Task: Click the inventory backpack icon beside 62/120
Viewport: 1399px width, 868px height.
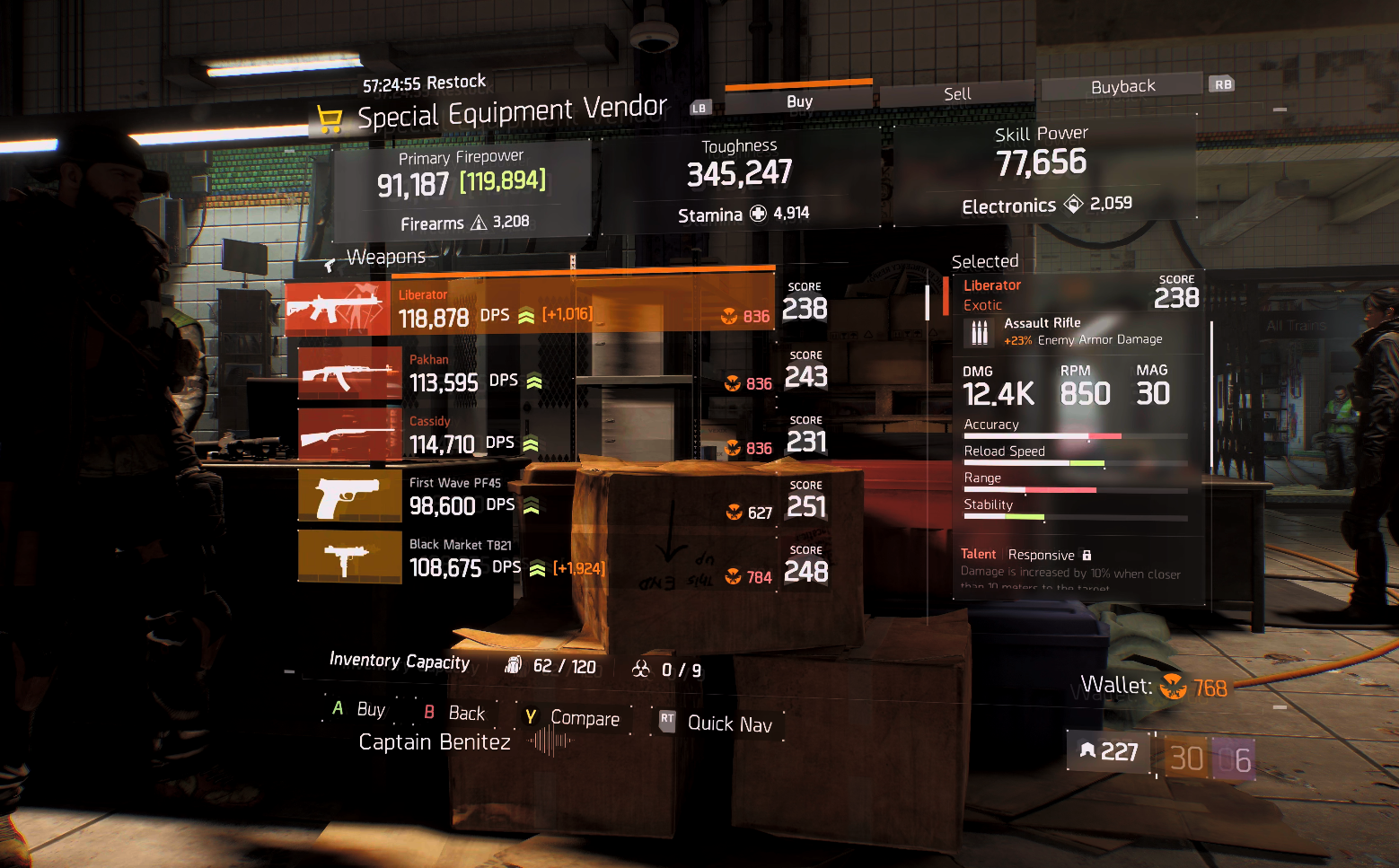Action: click(x=513, y=664)
